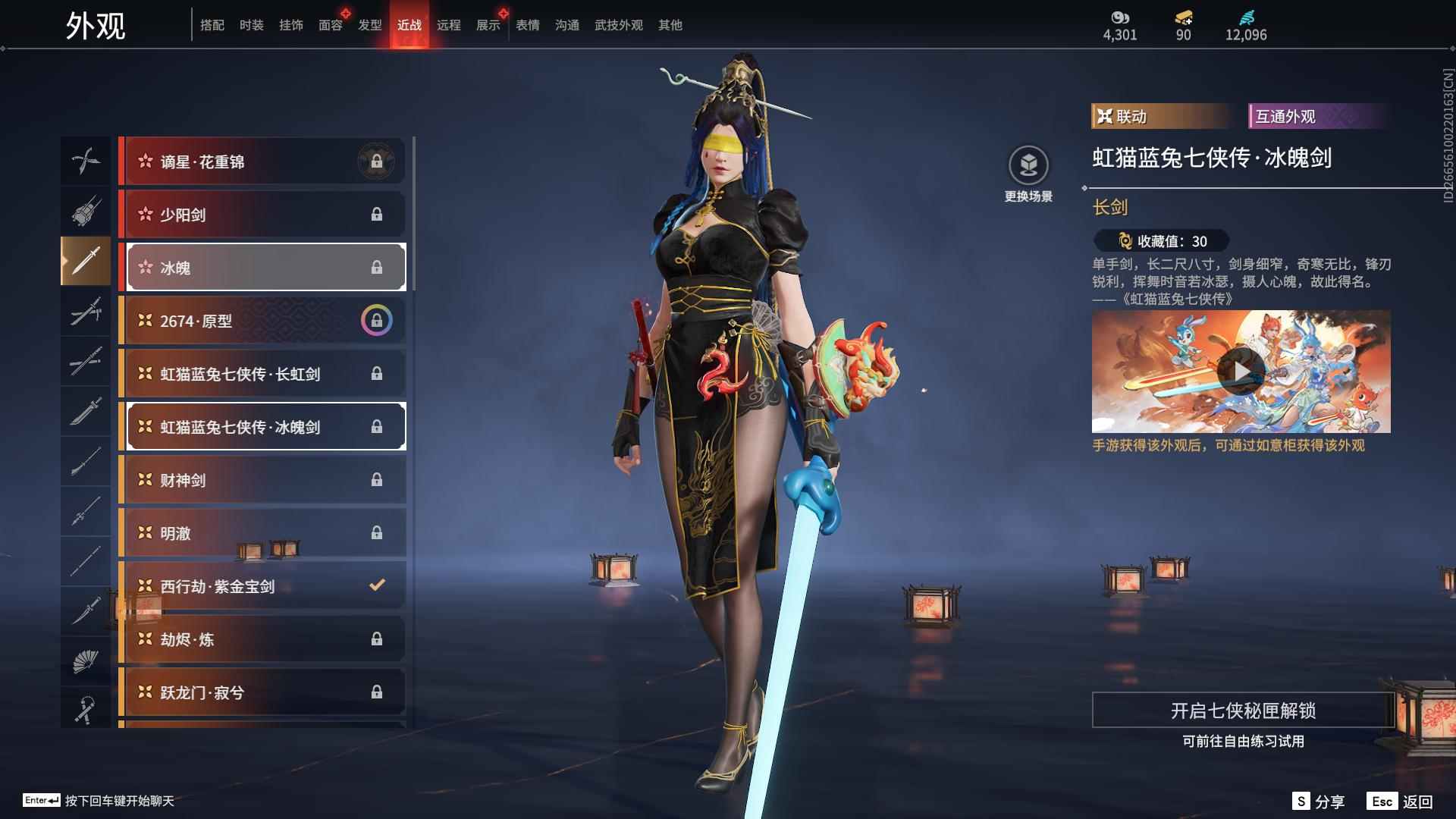The height and width of the screenshot is (819, 1456).
Task: Click 更换场景 to change the scene
Action: (x=1028, y=174)
